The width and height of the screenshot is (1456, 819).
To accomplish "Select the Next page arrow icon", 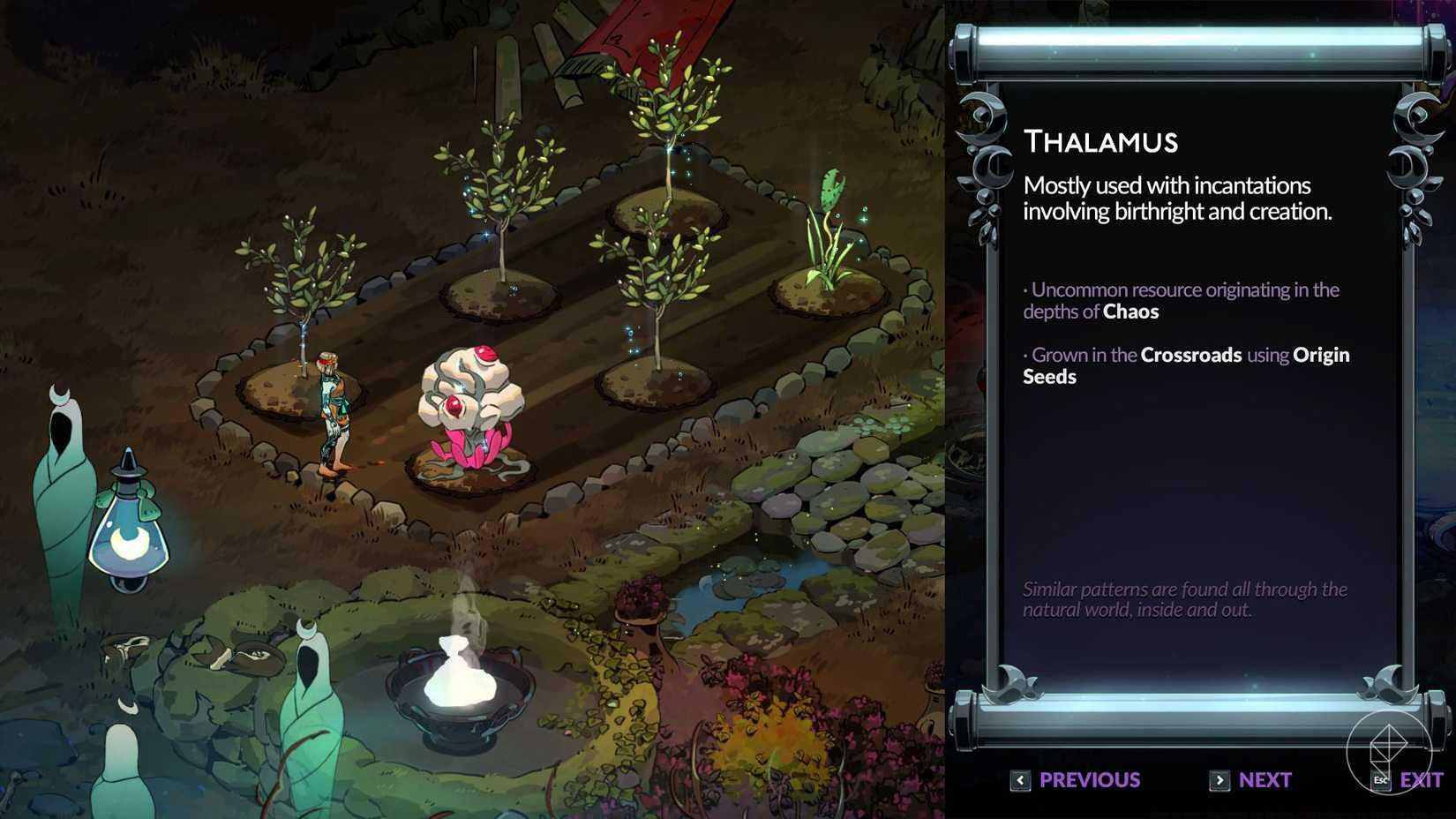I will [x=1220, y=780].
